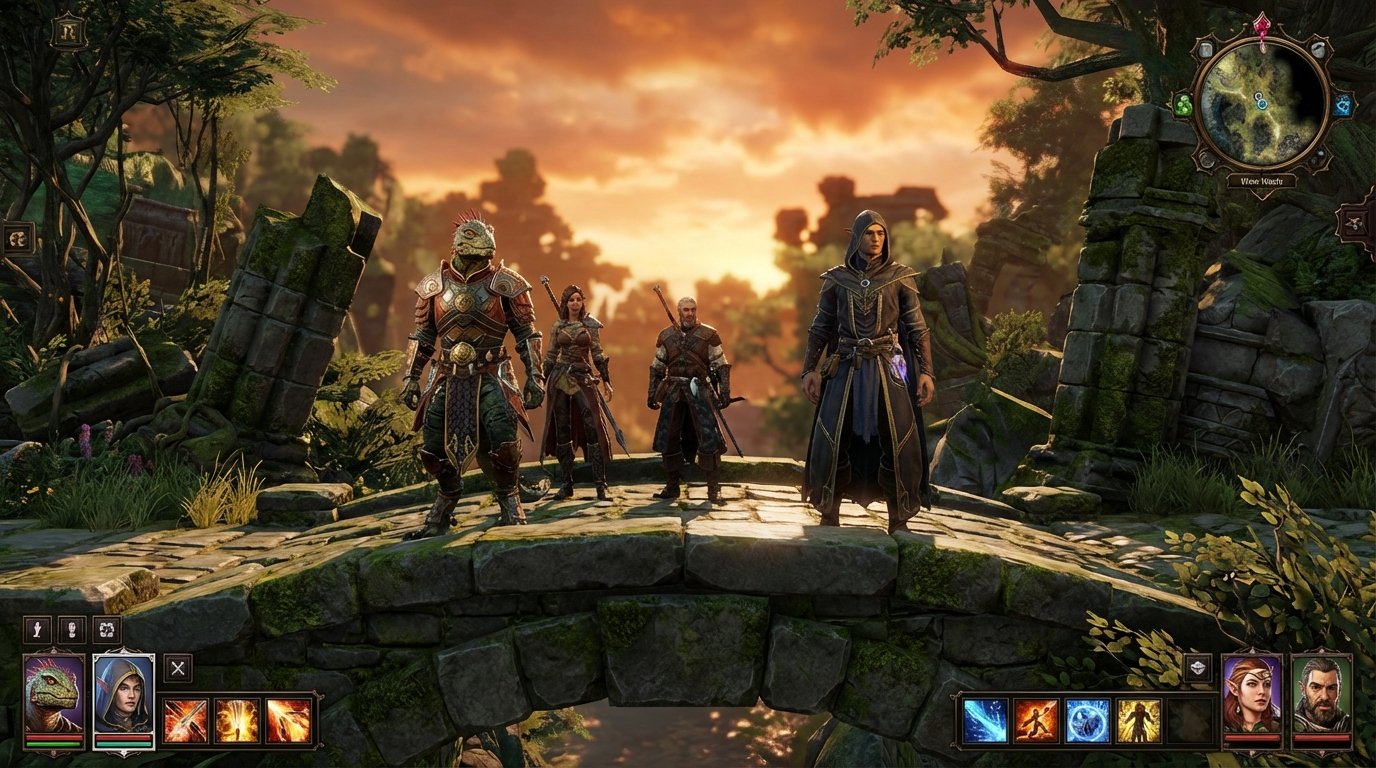Toggle the helmet icon above the portraits
Screen dimensions: 1376x768
coord(72,630)
